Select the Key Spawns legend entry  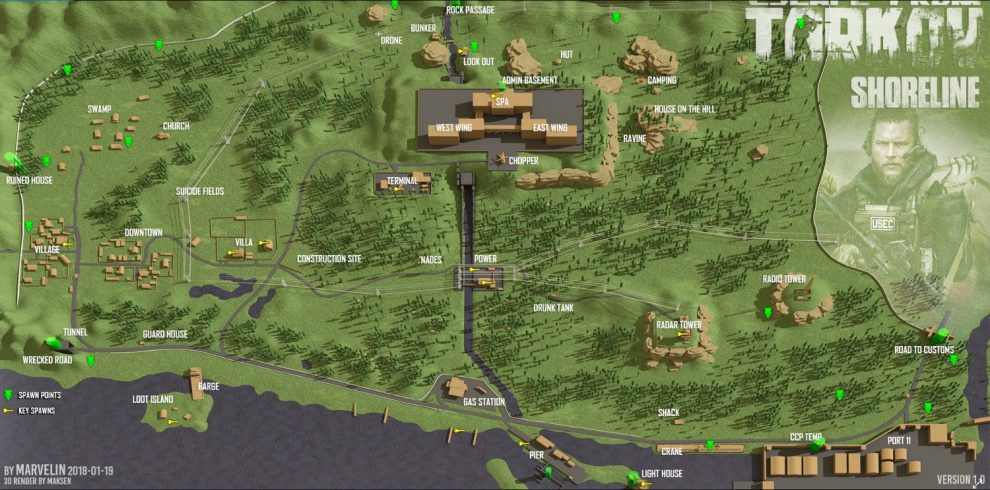[35, 410]
